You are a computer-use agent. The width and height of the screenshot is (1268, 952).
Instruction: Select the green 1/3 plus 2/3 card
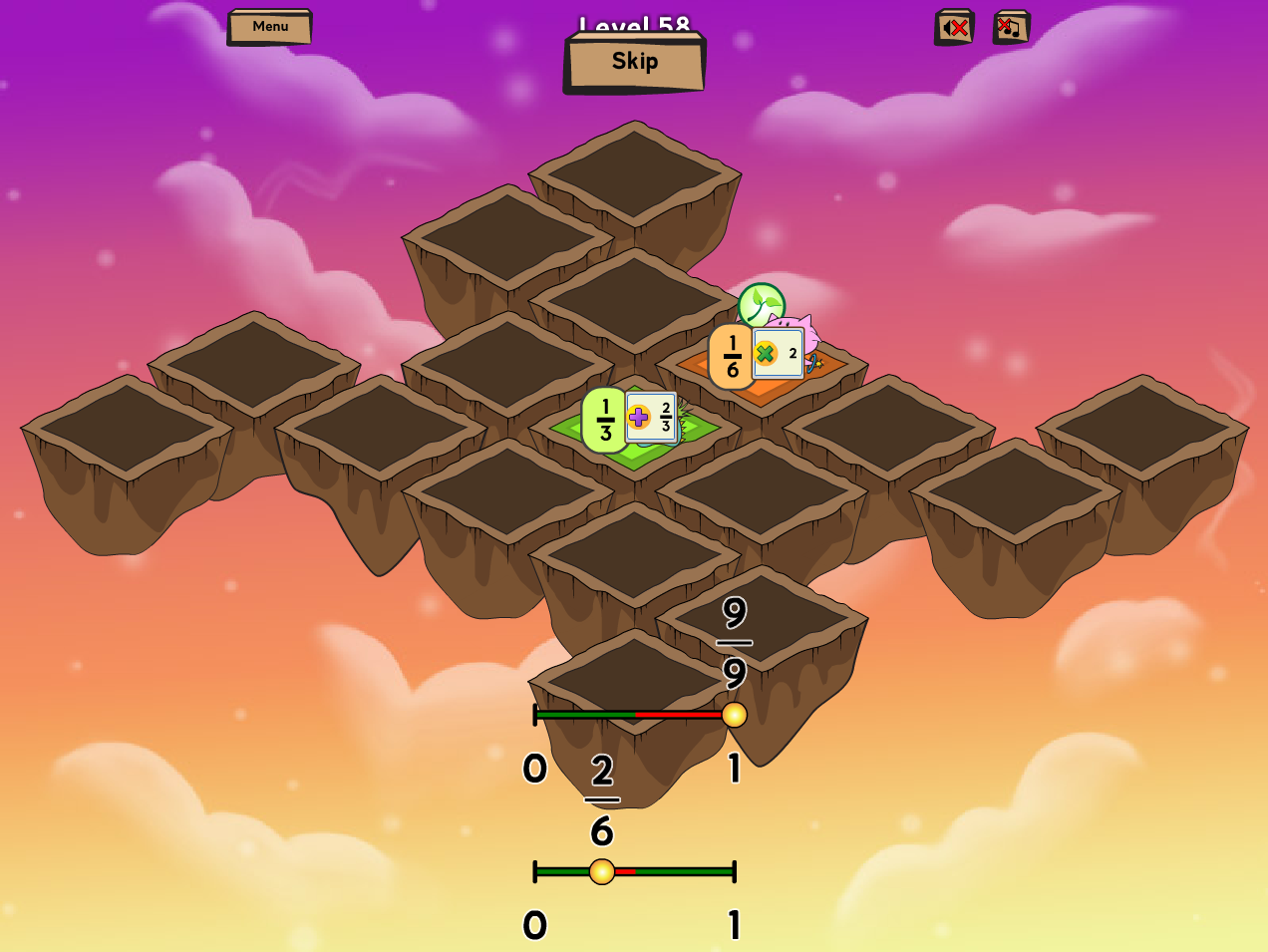[x=631, y=419]
